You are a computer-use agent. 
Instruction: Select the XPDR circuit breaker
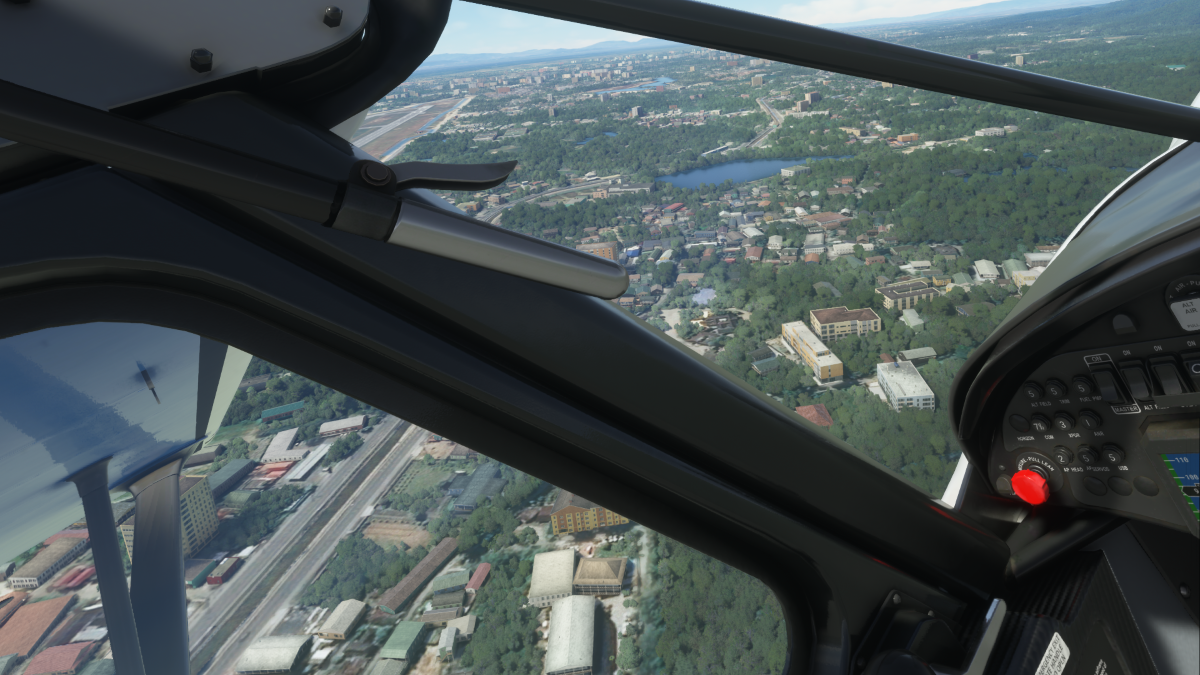click(x=1063, y=424)
